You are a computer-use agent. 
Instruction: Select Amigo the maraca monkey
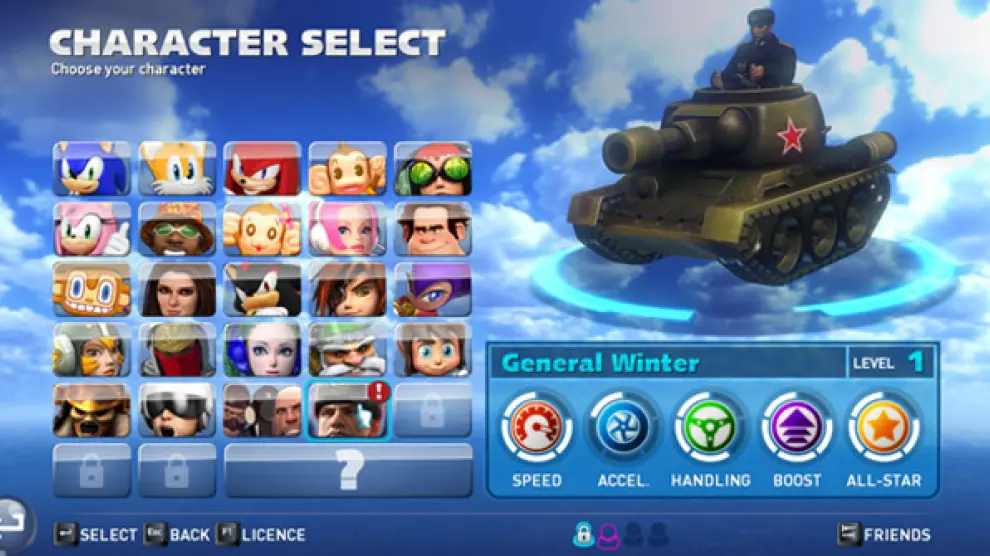[92, 289]
